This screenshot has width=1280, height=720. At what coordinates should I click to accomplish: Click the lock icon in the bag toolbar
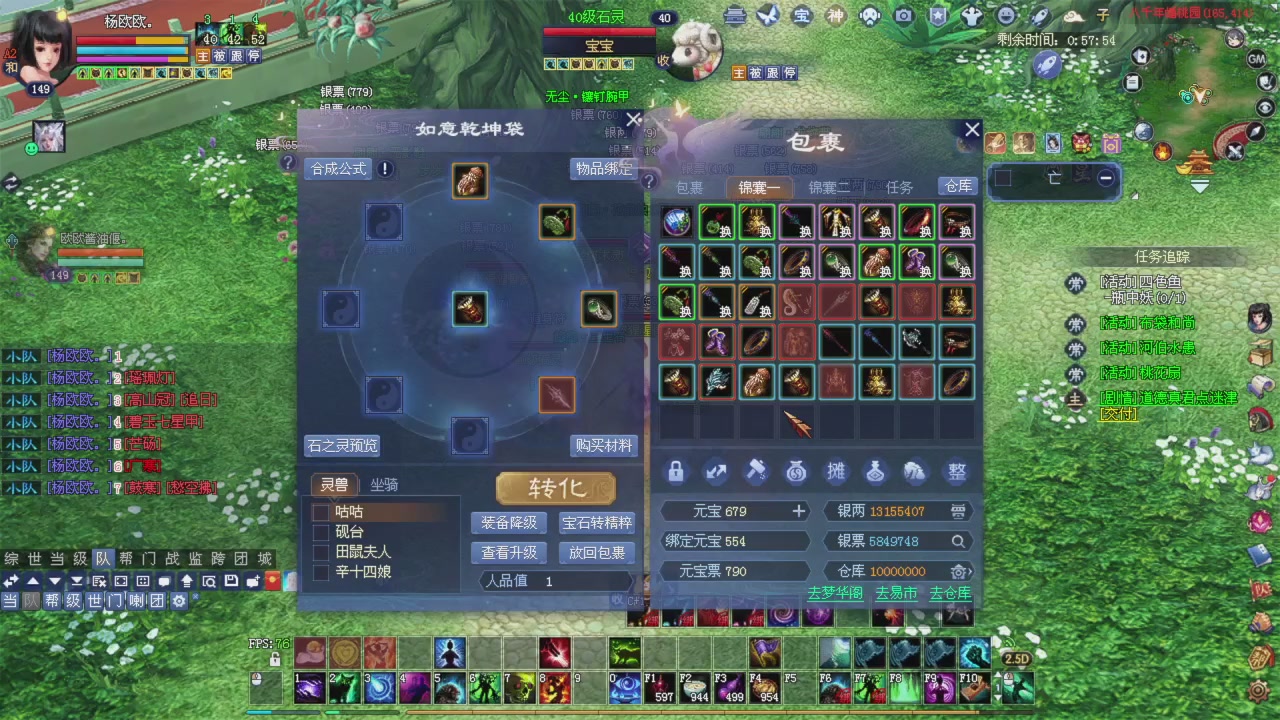(x=675, y=472)
